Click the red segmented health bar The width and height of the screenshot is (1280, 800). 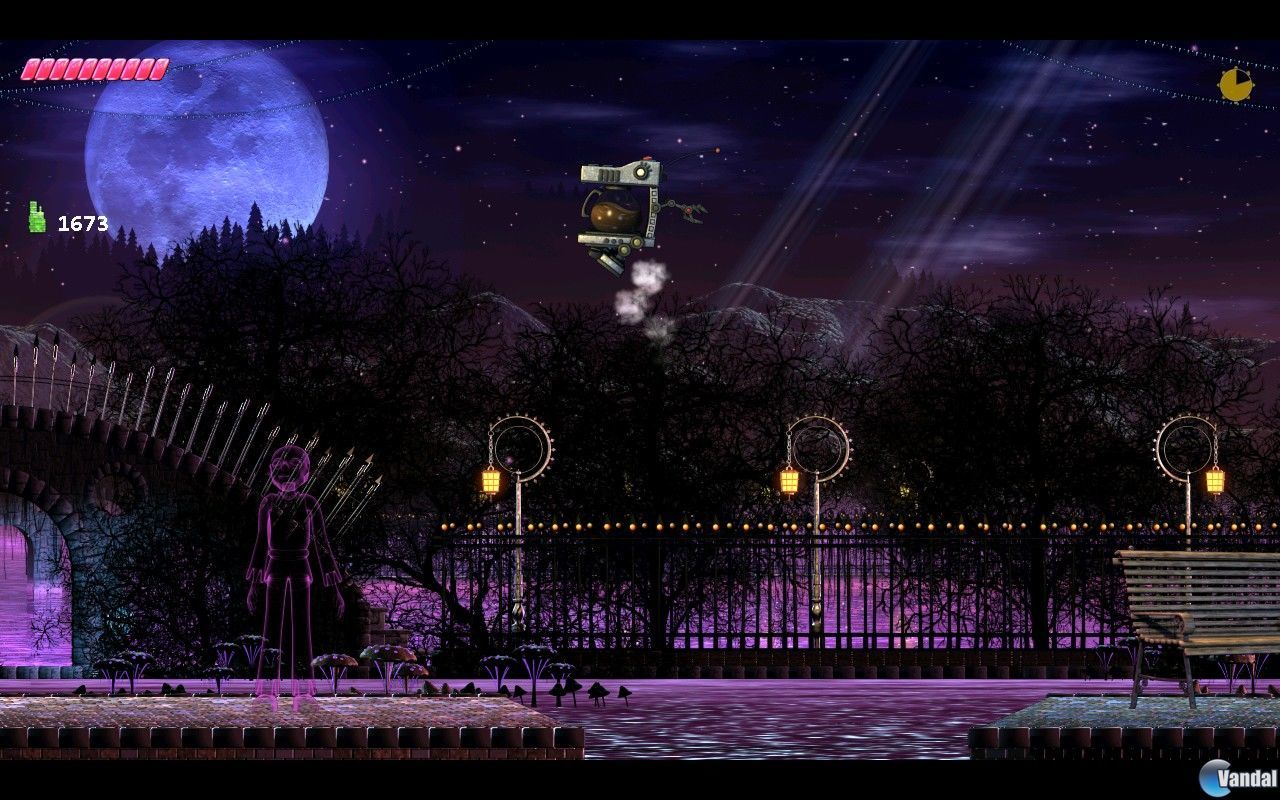pyautogui.click(x=95, y=67)
